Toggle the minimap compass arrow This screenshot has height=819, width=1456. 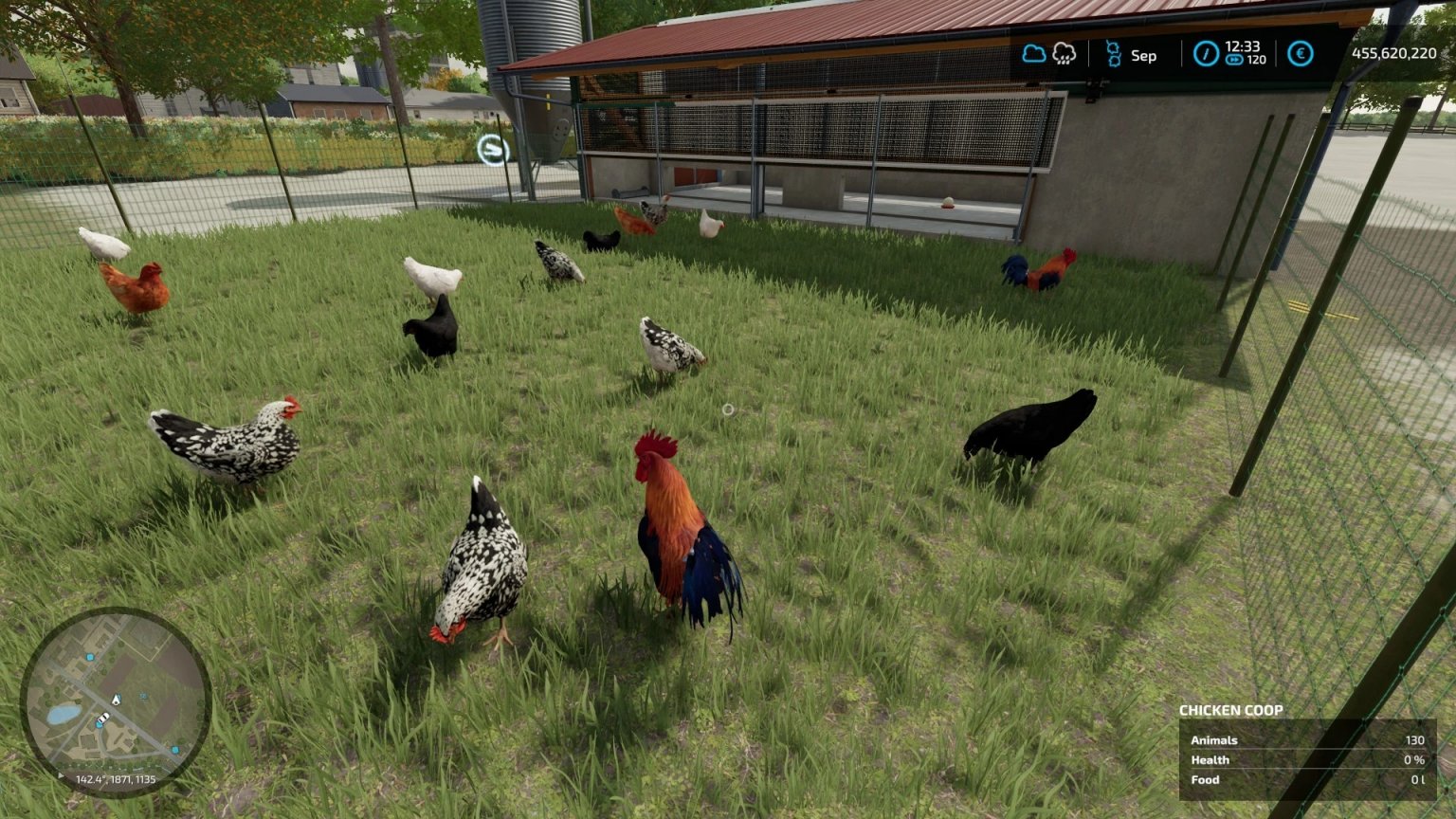(x=60, y=775)
